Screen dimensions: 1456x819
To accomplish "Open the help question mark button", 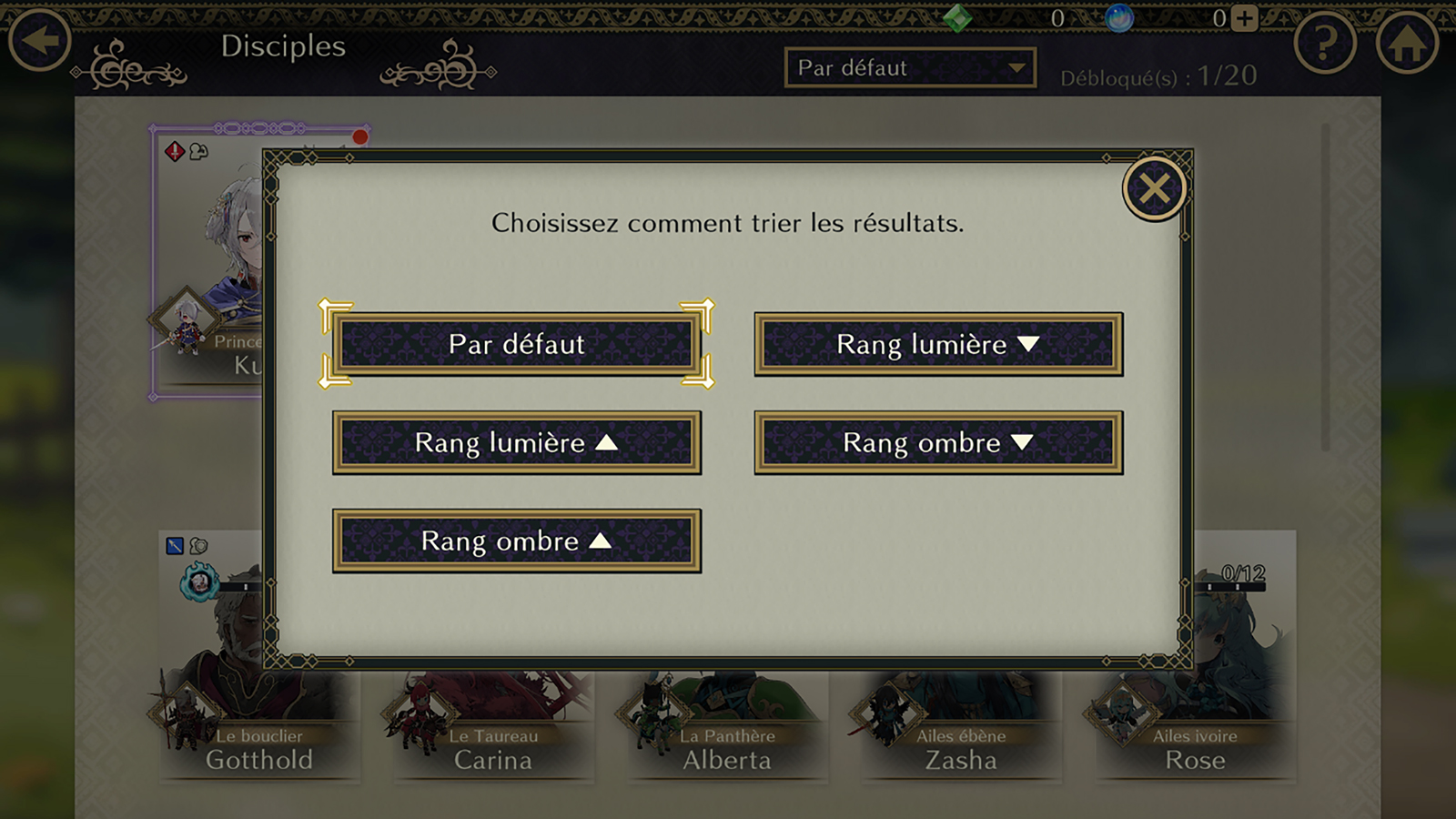I will (x=1324, y=42).
